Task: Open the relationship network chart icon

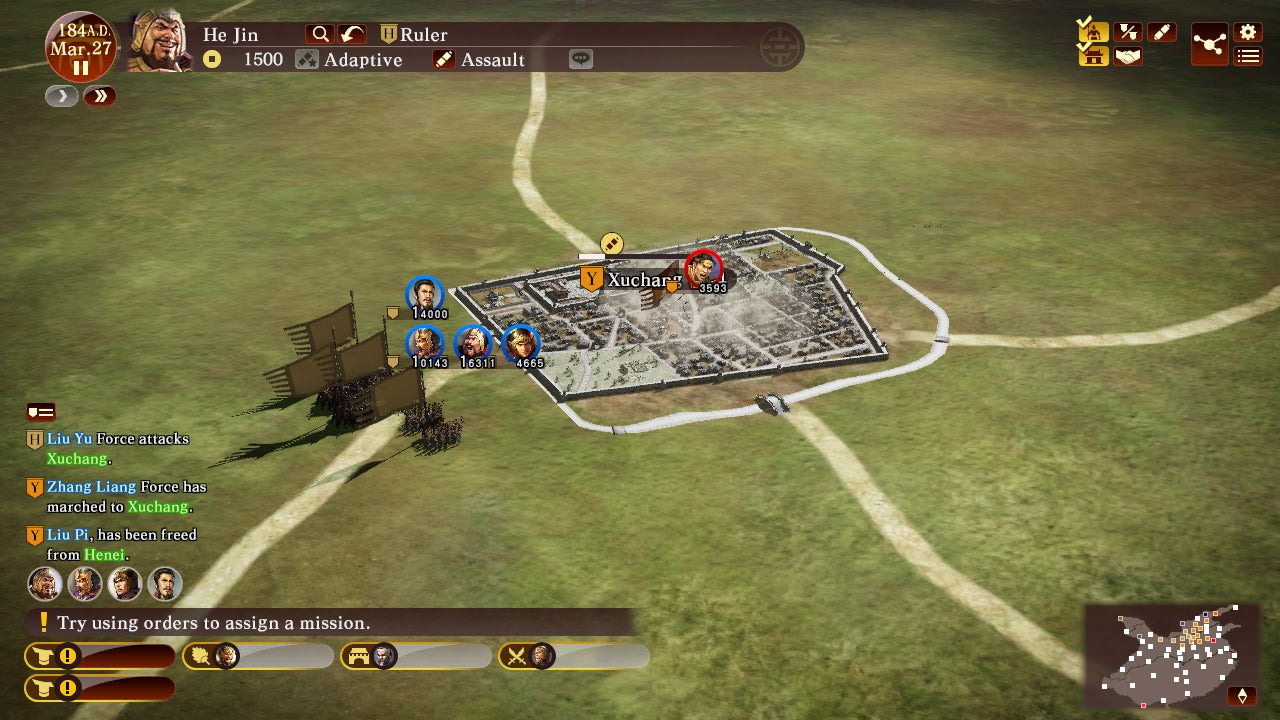Action: (x=1210, y=44)
